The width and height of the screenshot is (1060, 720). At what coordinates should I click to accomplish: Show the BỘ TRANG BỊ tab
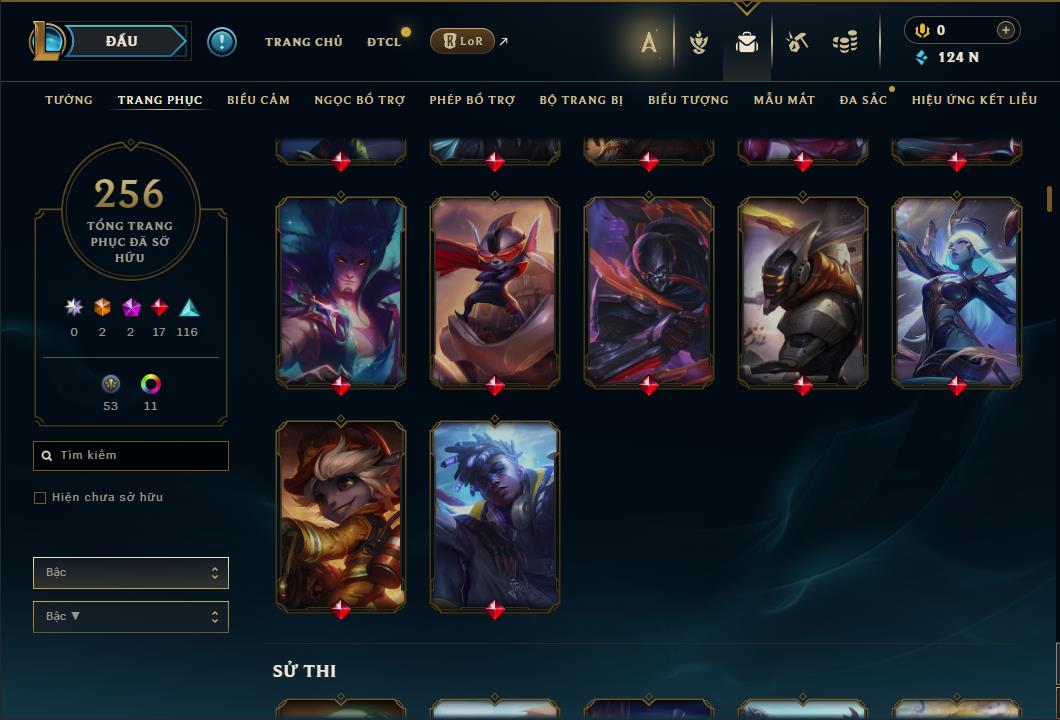click(x=581, y=100)
